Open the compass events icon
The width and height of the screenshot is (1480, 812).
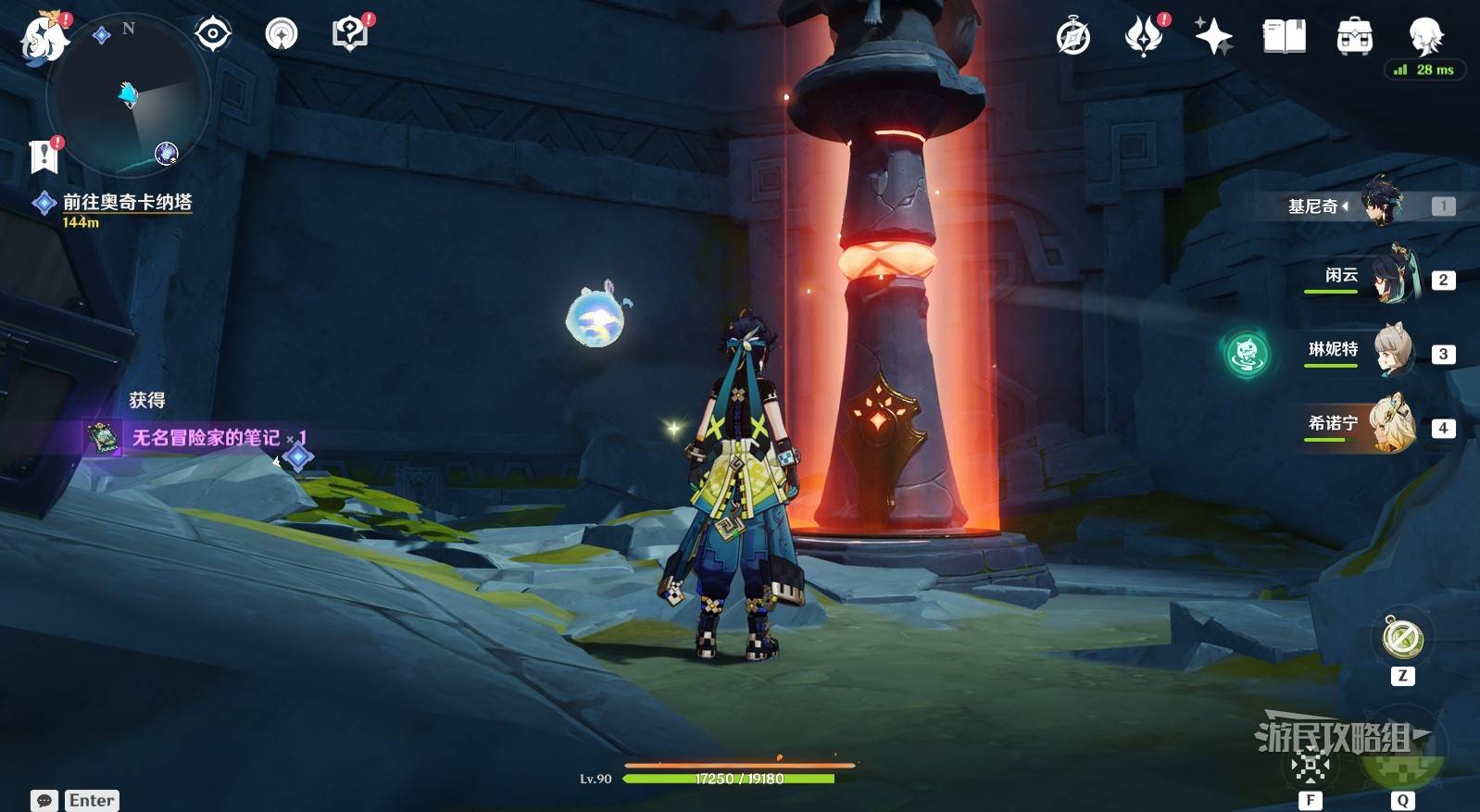tap(1073, 37)
